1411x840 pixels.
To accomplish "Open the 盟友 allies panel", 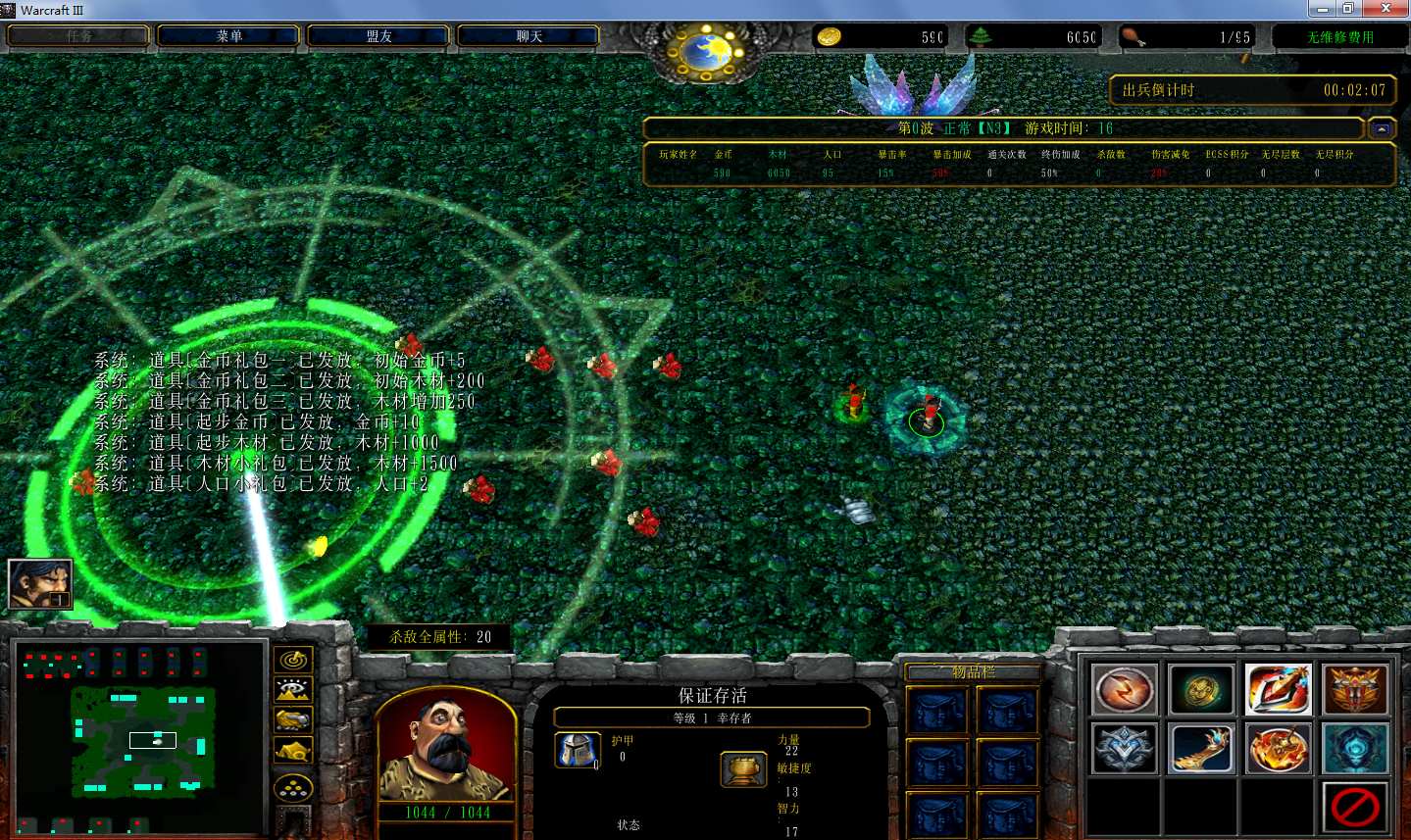I will point(378,36).
